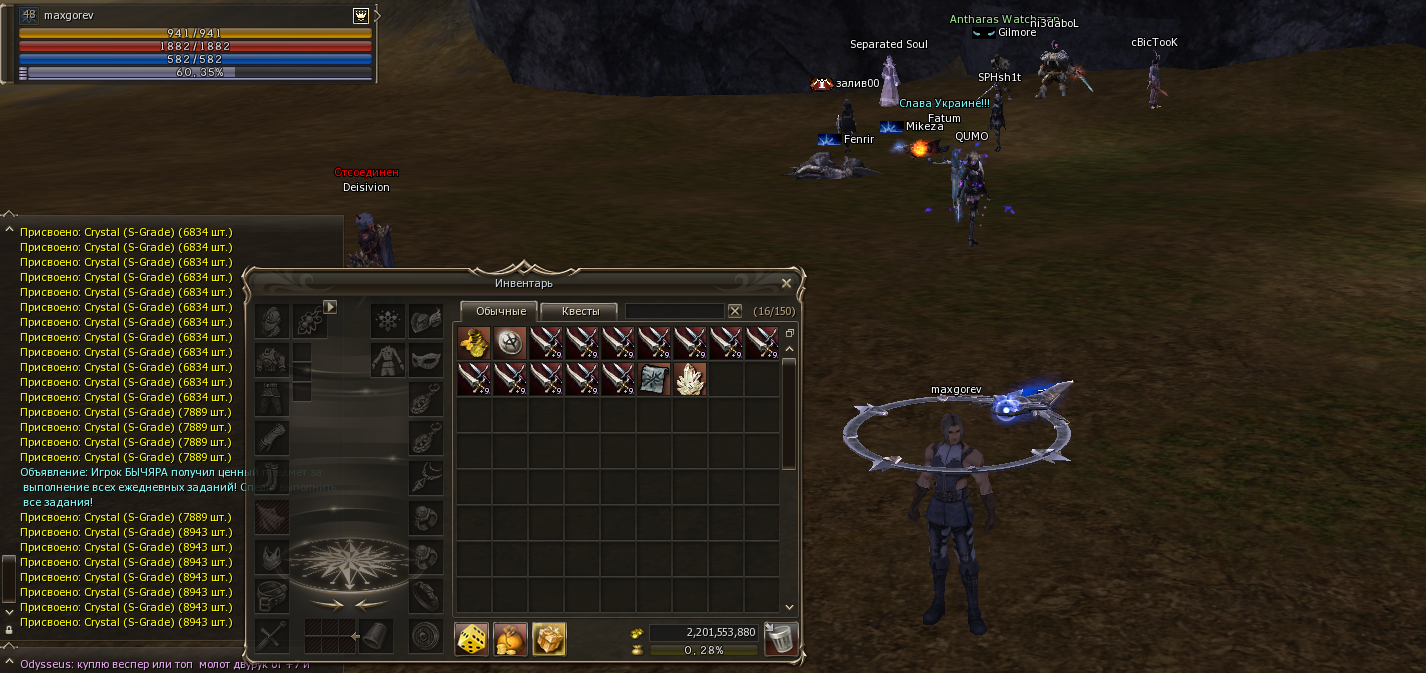Click the helmet equipment slot

click(x=271, y=321)
